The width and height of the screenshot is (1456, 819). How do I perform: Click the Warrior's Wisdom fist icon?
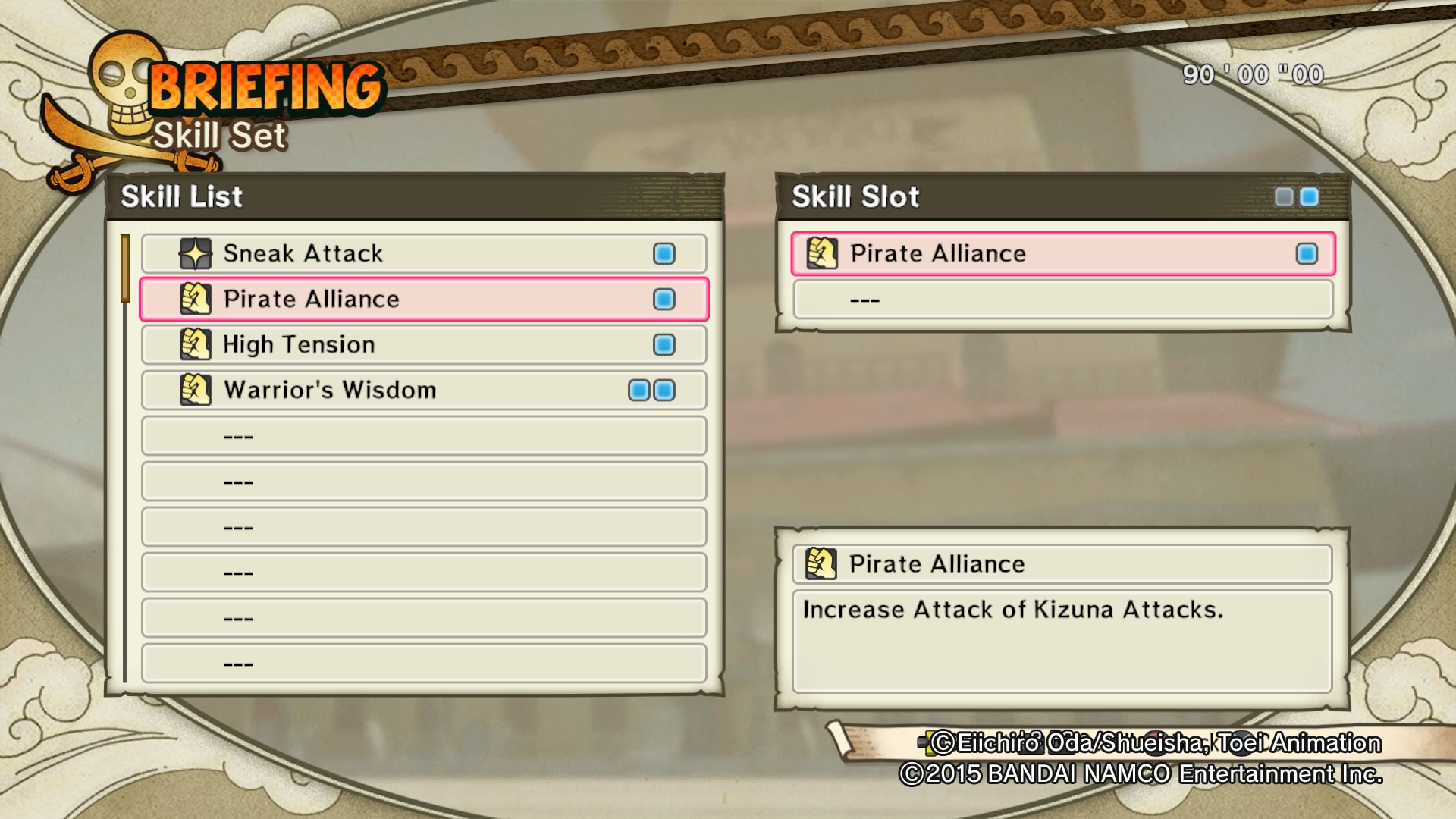(x=197, y=390)
